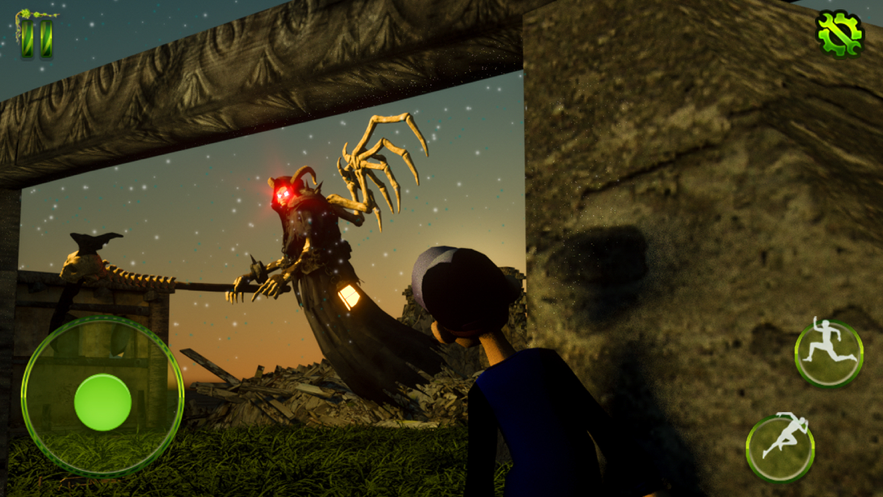Tap the forward-leaning sprinting figure button
Viewport: 883px width, 497px height.
(x=780, y=447)
